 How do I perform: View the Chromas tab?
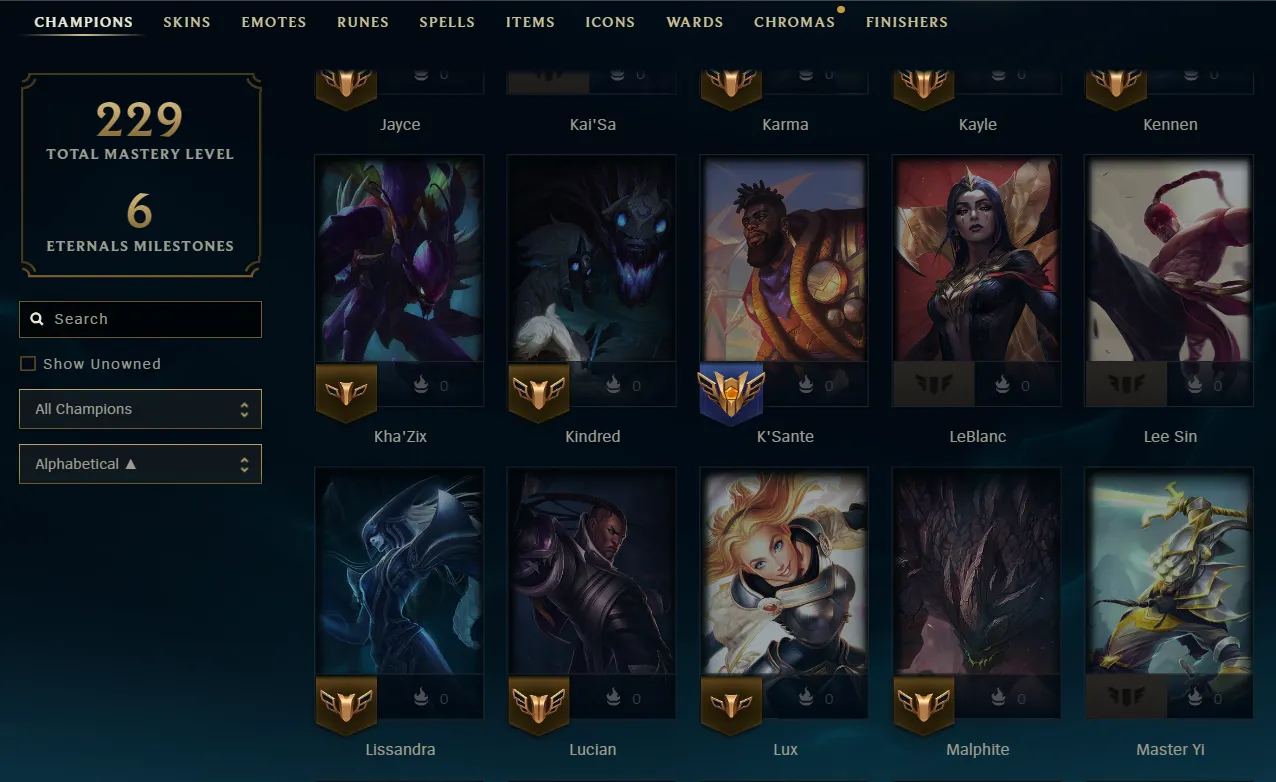pos(794,22)
